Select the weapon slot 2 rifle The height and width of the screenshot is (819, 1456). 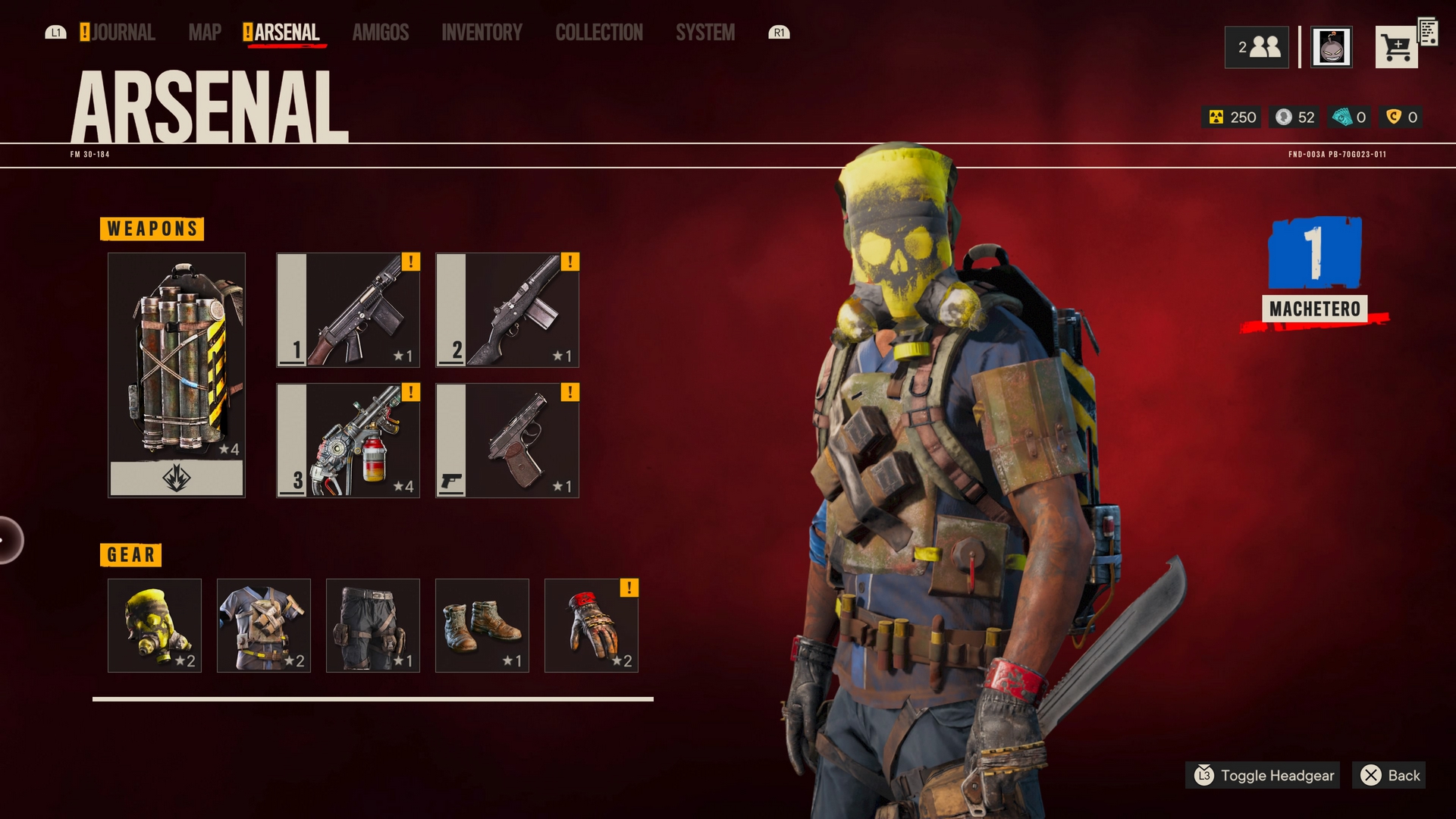tap(507, 310)
